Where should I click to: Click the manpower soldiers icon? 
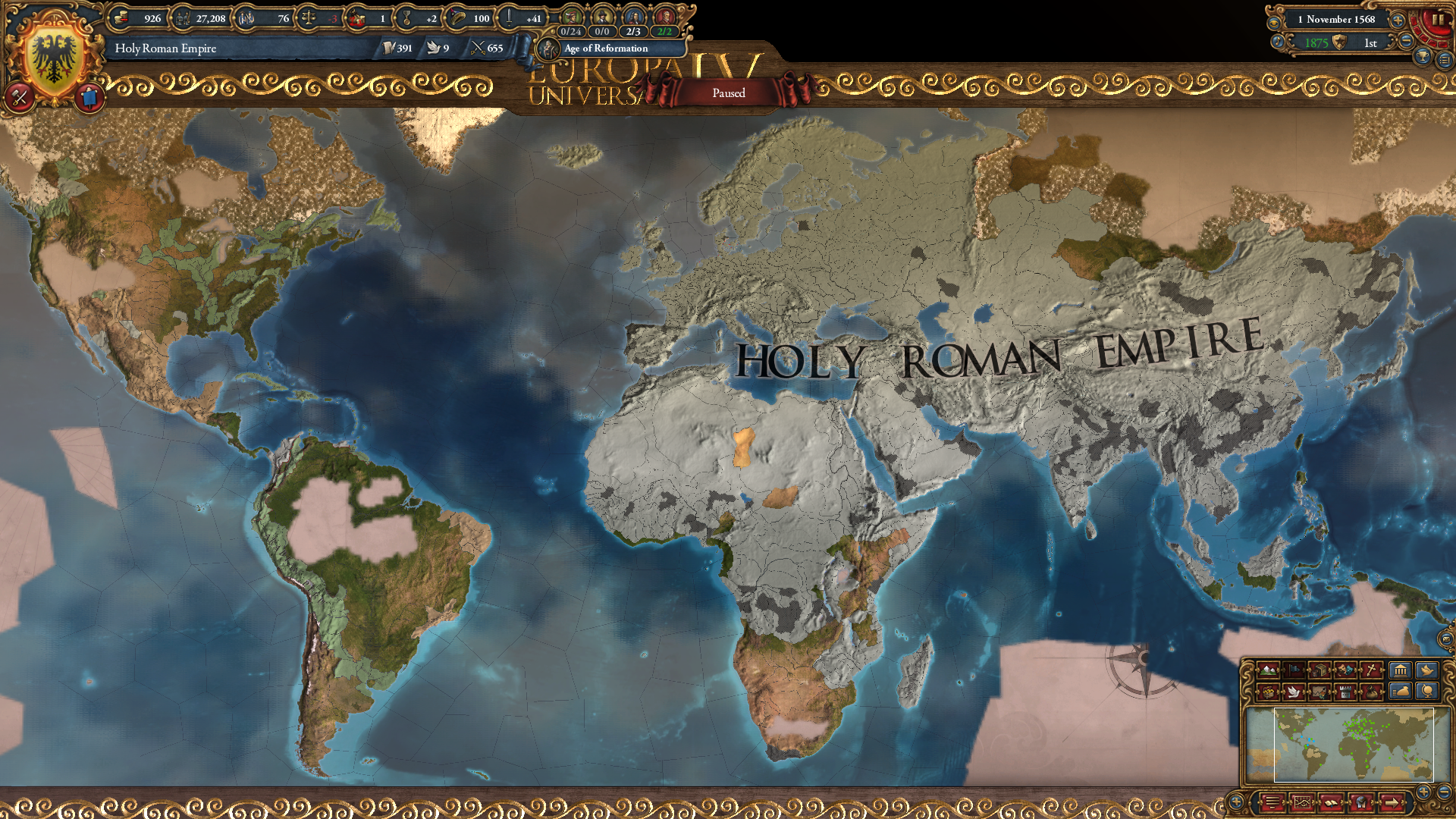click(x=183, y=18)
